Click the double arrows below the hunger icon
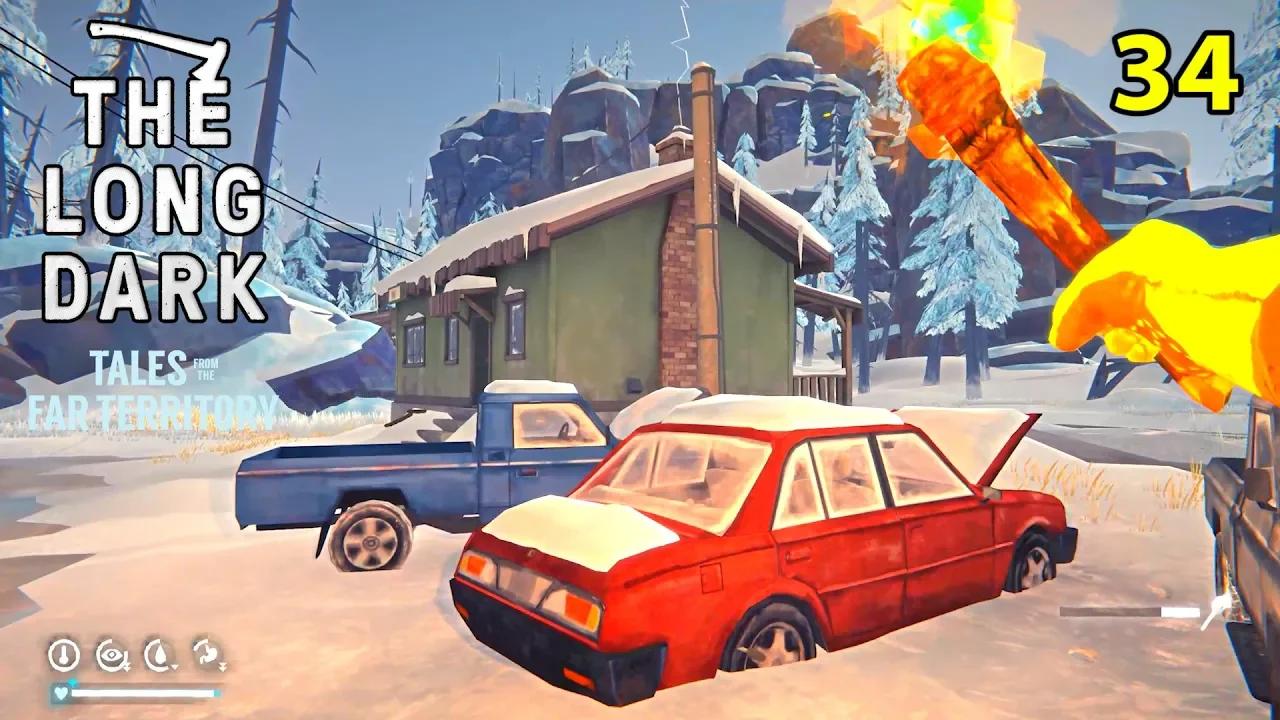Viewport: 1280px width, 720px height. 223,667
